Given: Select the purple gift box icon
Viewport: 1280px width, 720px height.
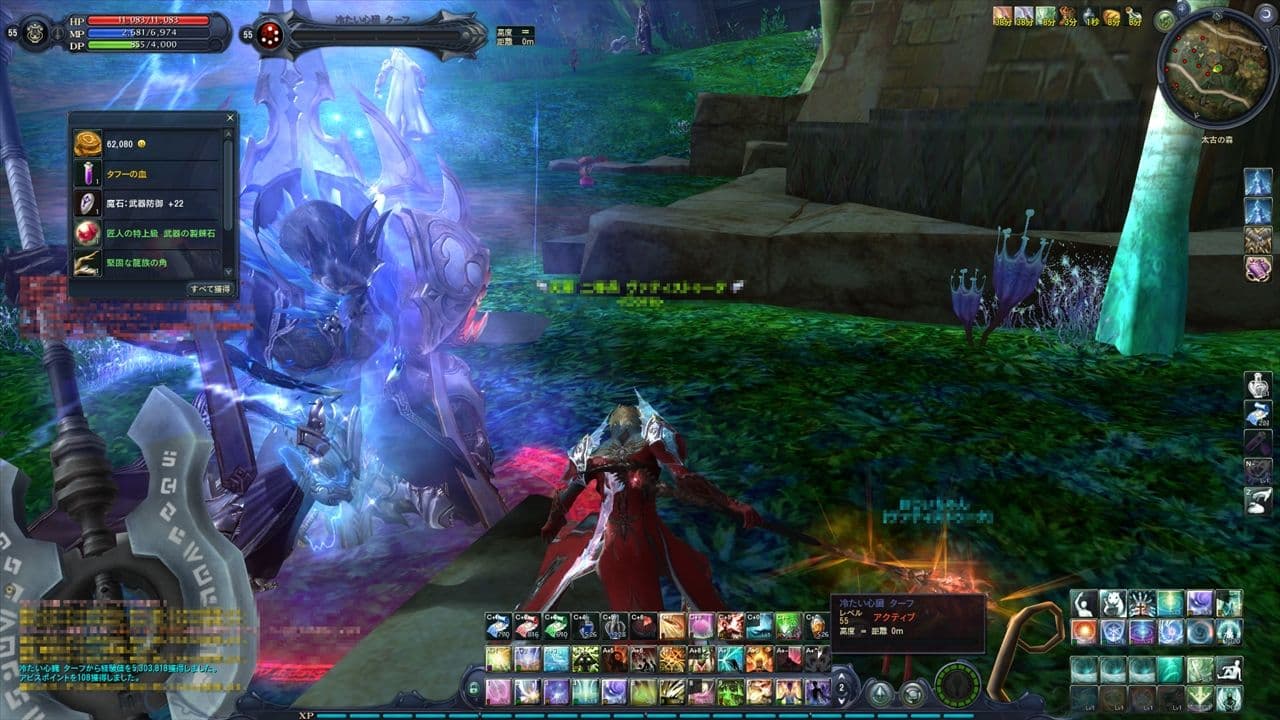Looking at the screenshot, I should coord(1257,268).
